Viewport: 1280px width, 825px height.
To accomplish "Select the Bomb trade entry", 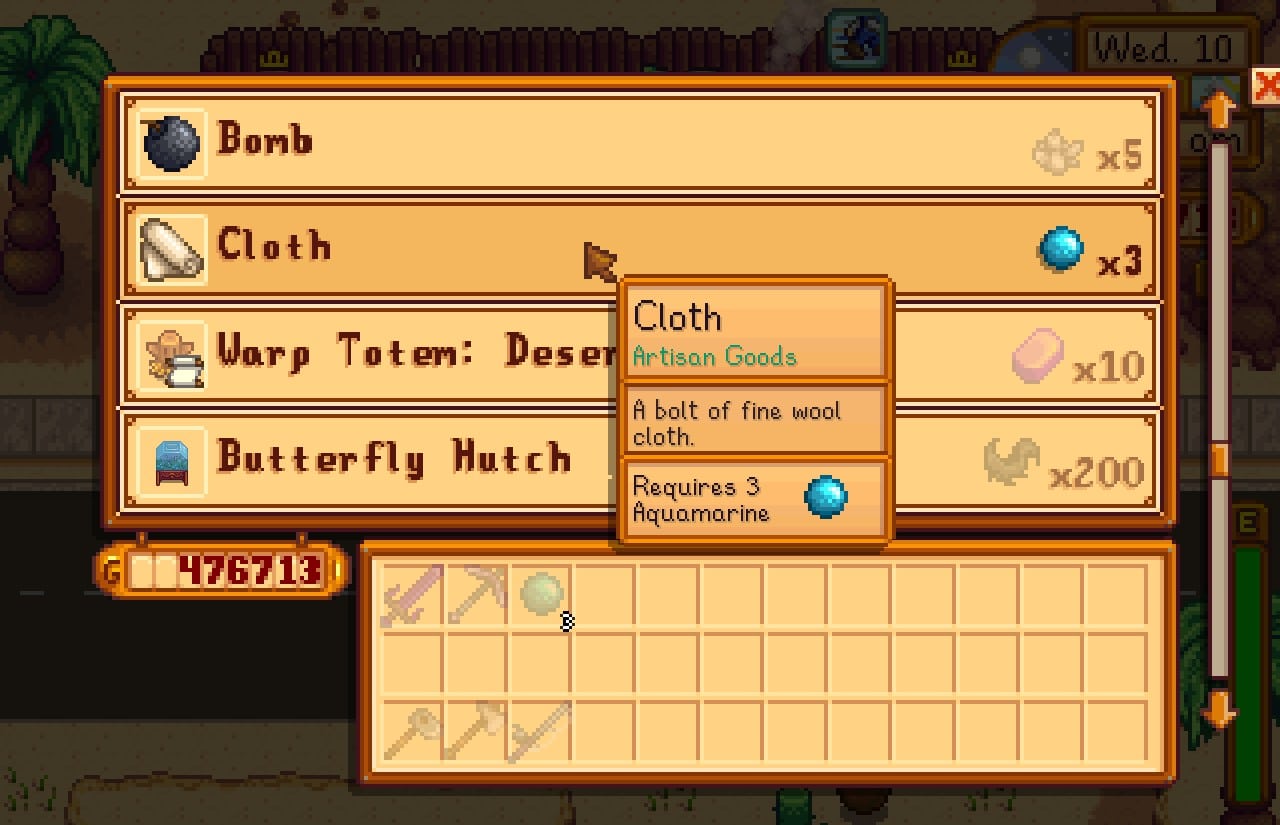I will (640, 142).
